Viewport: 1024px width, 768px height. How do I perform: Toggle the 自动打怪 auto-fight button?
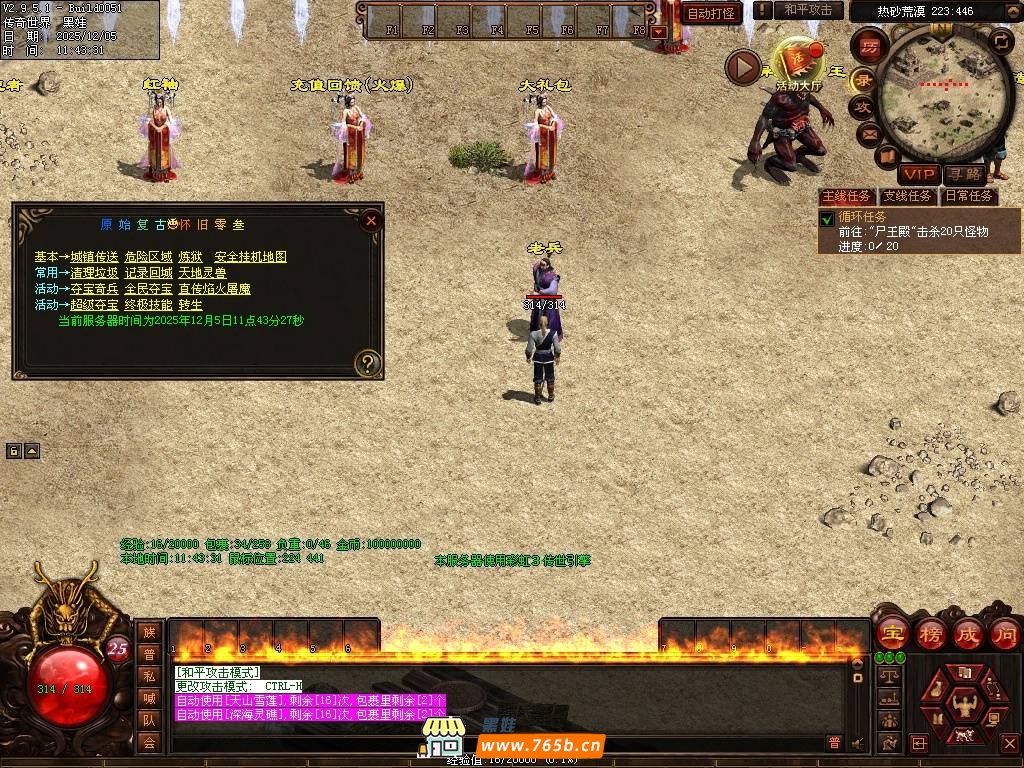click(711, 13)
